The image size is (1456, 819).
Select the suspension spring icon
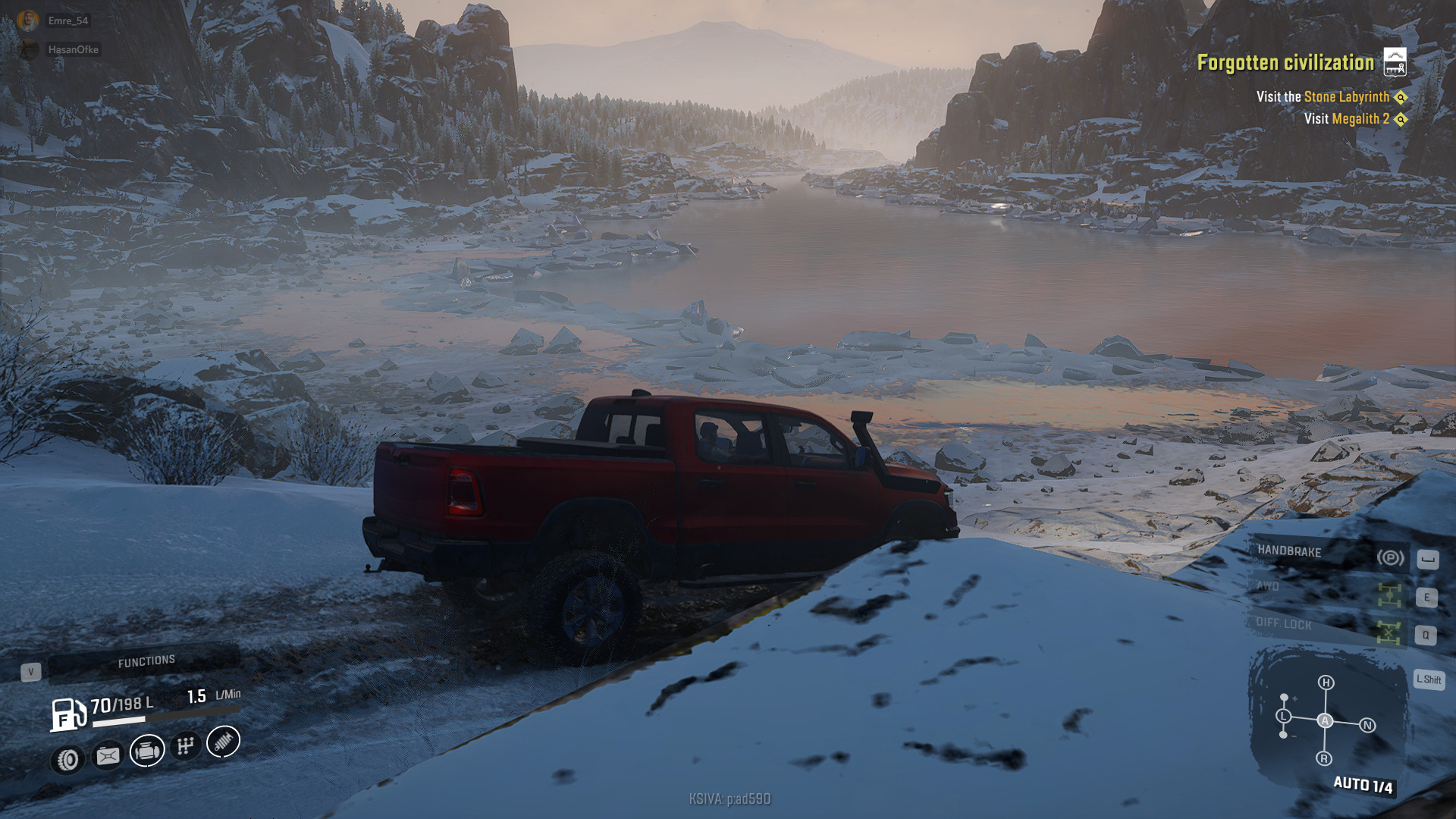coord(223,742)
